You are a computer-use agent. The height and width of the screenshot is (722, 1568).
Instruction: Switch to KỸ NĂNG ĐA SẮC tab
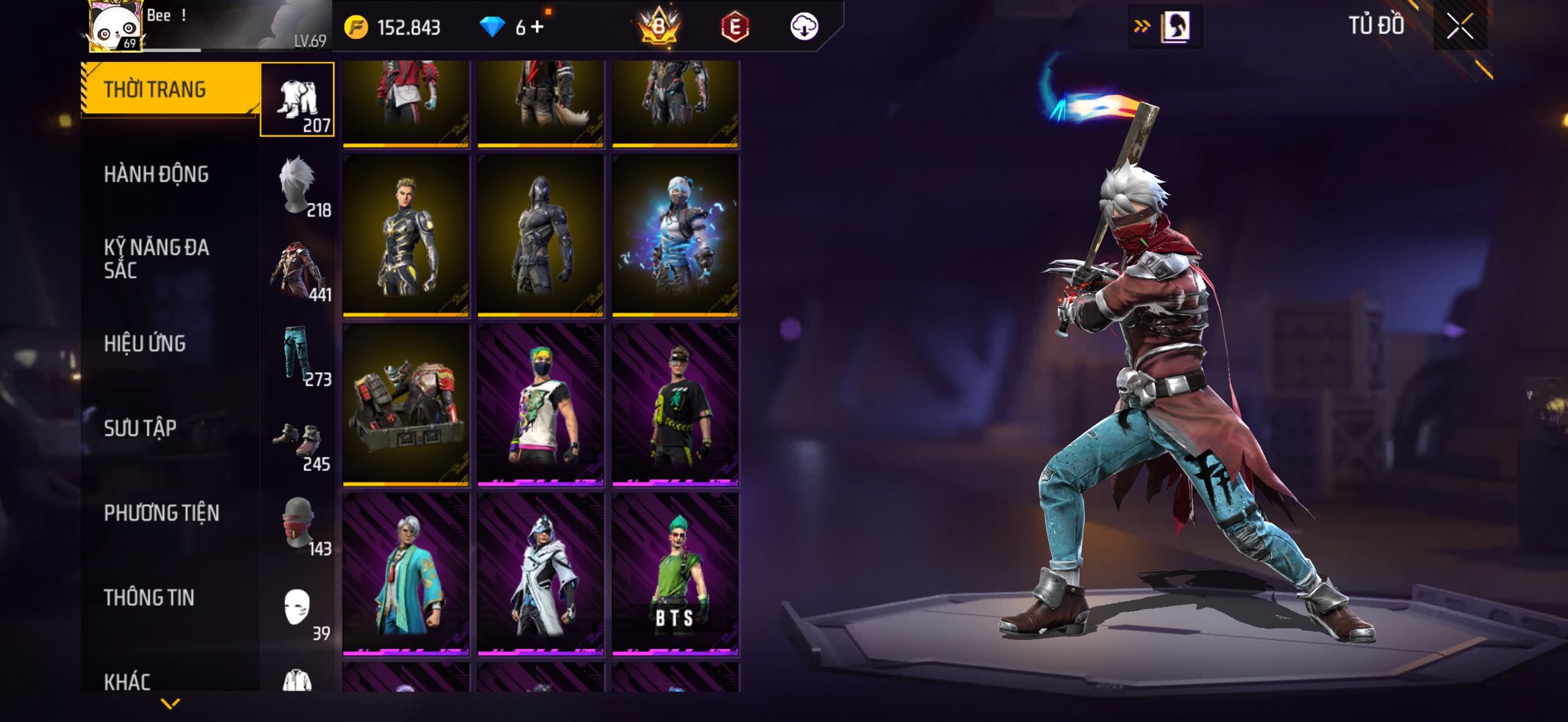point(156,259)
